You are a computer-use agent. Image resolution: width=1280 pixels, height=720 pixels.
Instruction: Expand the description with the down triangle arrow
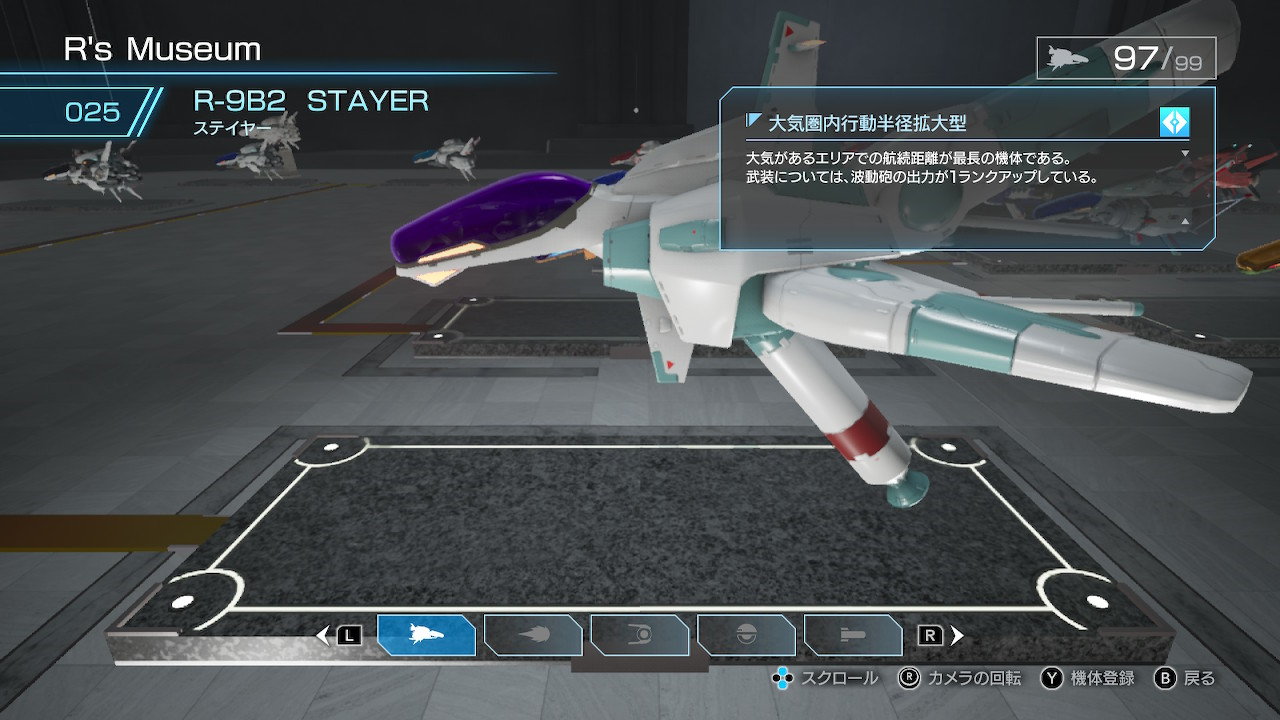[x=1185, y=153]
